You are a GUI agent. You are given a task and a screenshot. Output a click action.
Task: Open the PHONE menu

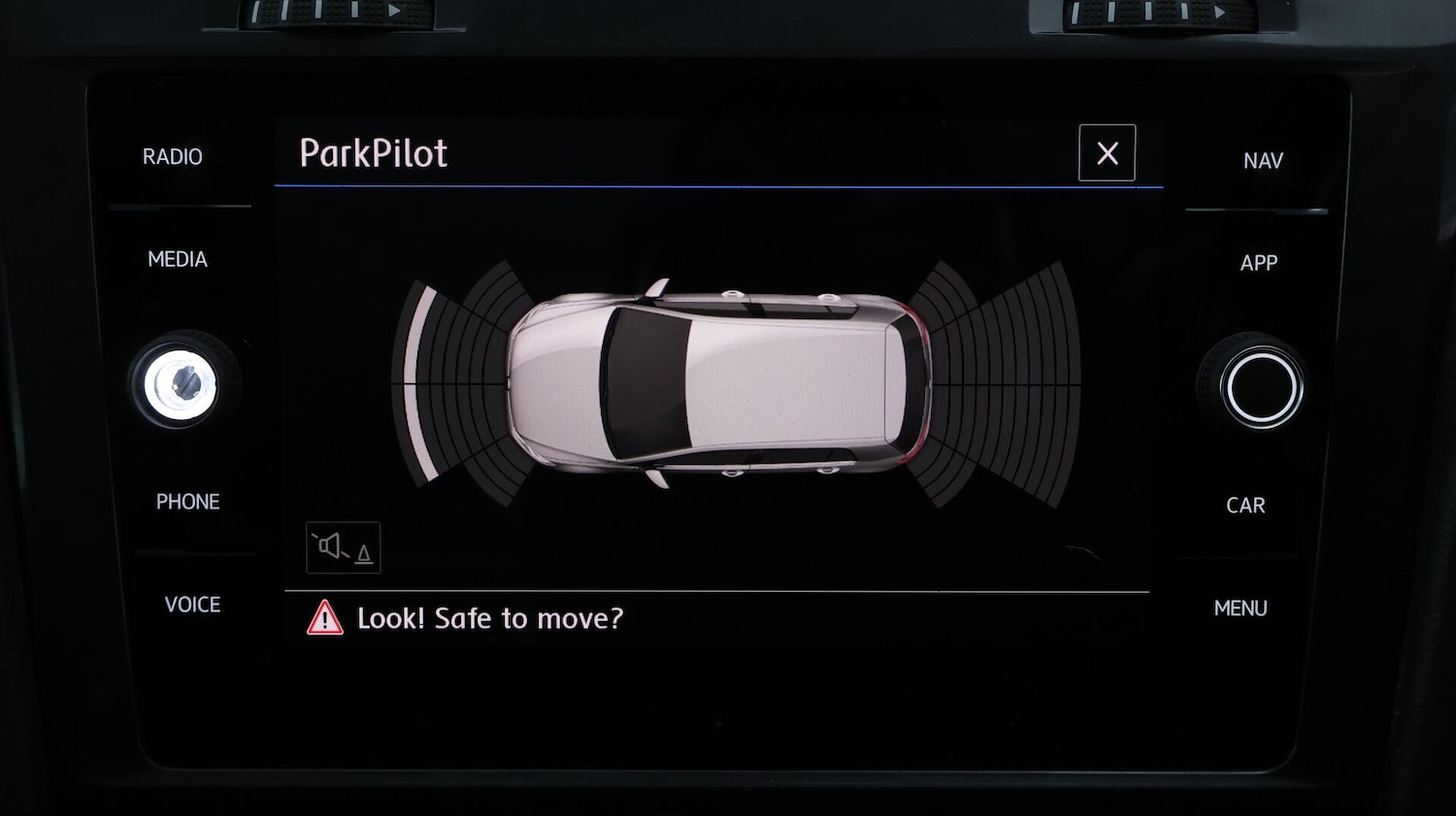pos(188,502)
